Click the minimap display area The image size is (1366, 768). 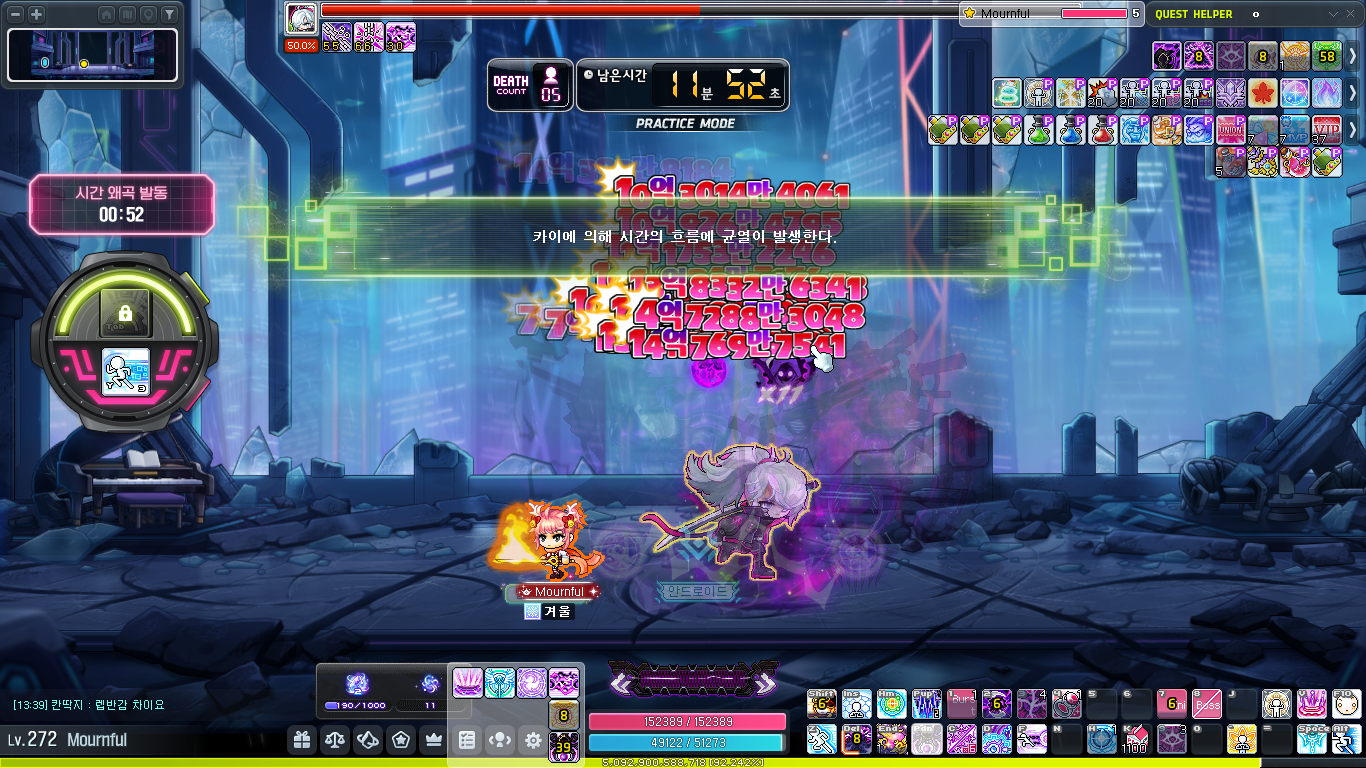tap(92, 56)
